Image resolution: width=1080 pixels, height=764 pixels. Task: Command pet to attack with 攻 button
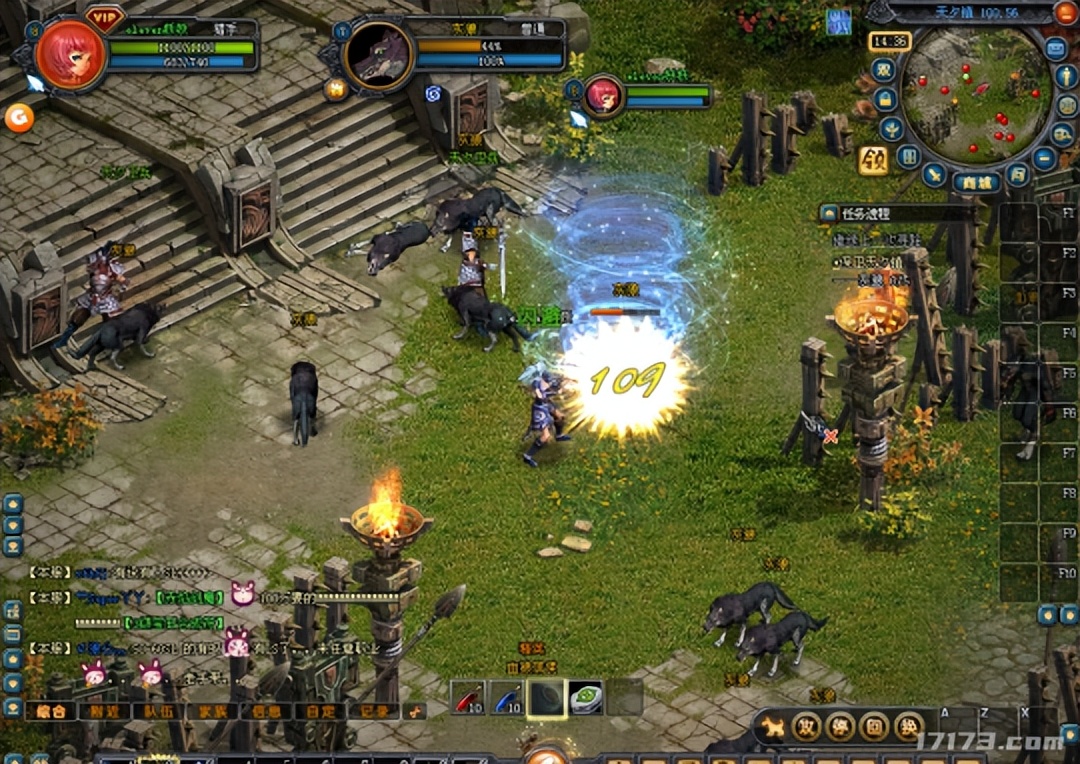(806, 726)
